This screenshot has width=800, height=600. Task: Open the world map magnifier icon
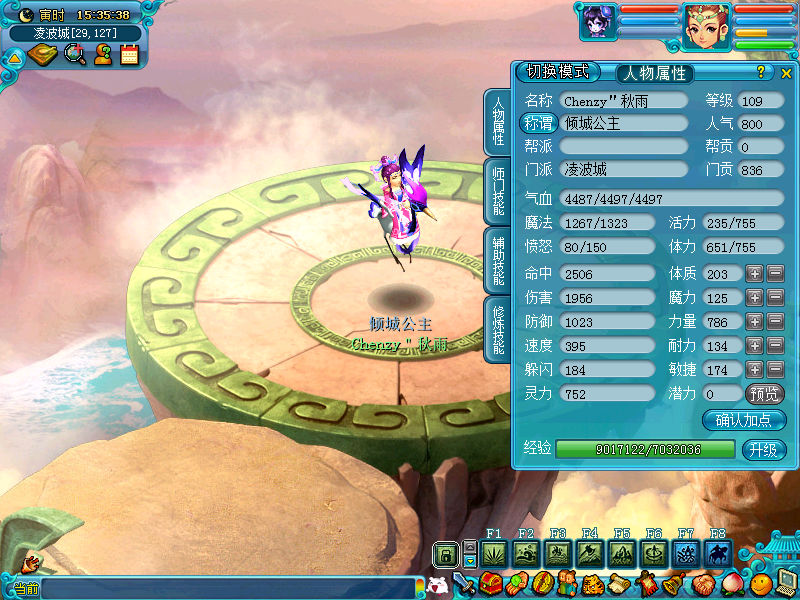(74, 55)
